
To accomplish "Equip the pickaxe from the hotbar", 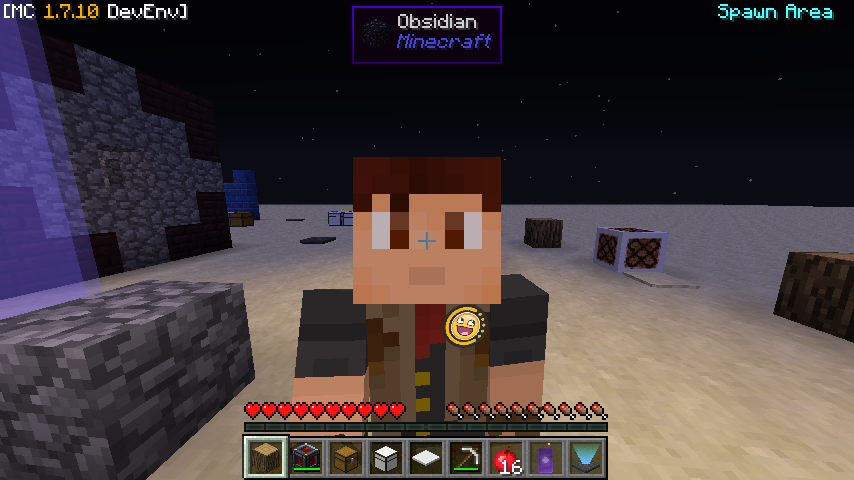I will pos(467,458).
